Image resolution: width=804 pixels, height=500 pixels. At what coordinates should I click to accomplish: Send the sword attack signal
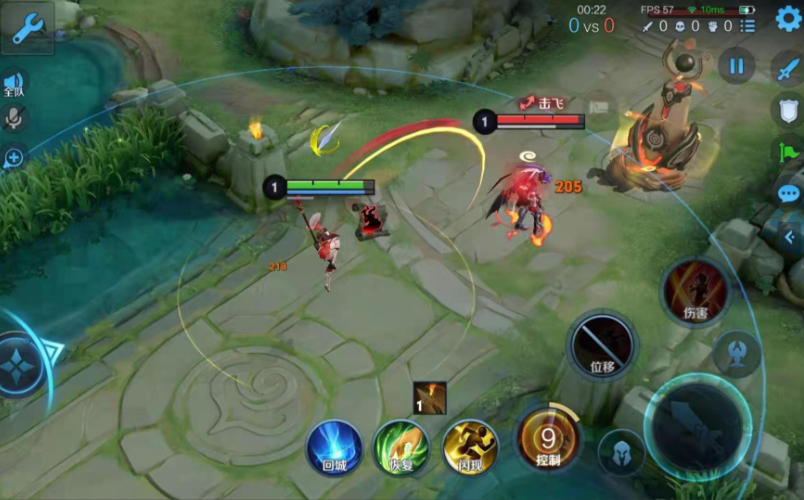(x=787, y=68)
